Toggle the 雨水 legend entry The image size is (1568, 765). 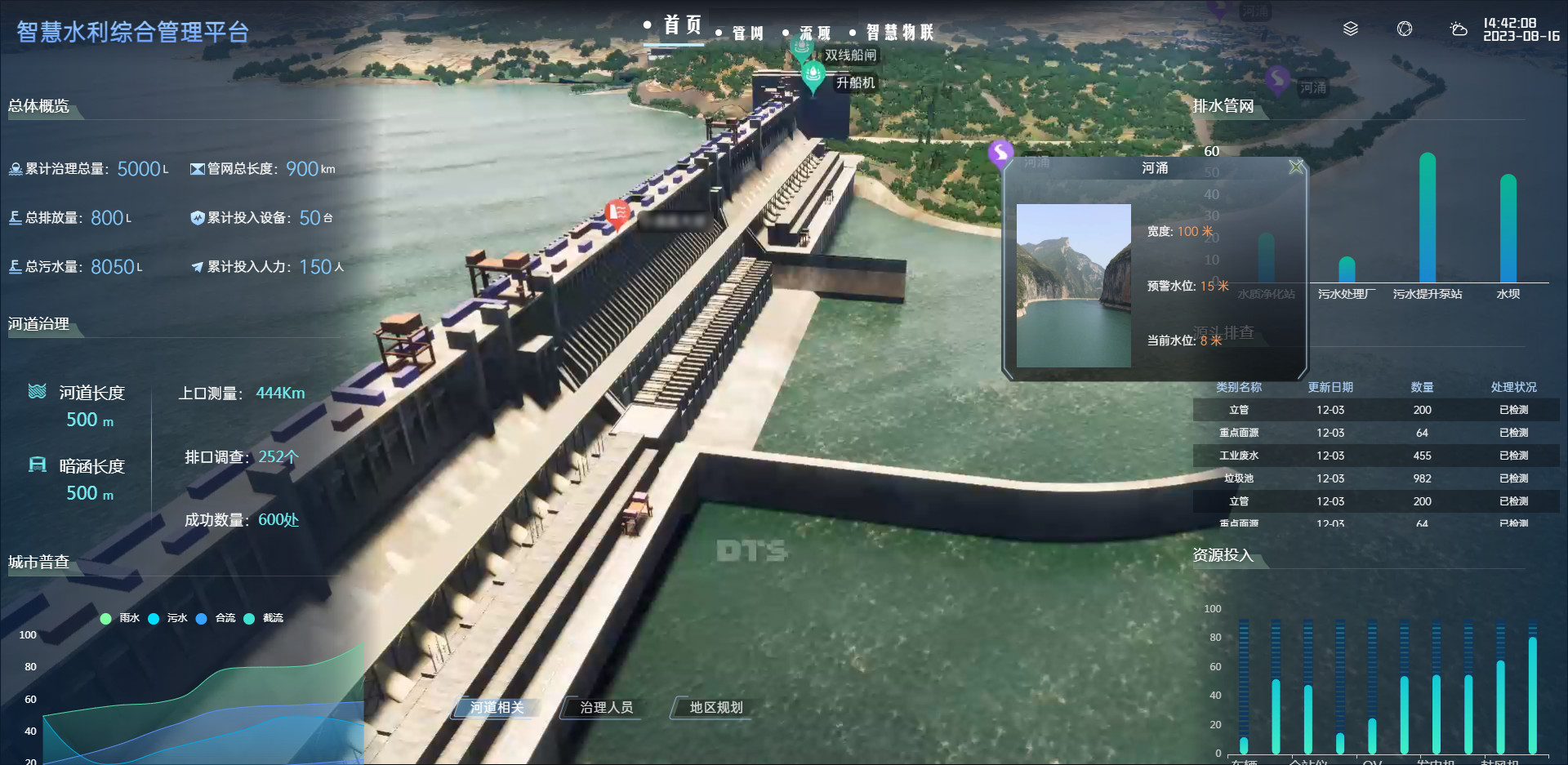(120, 618)
